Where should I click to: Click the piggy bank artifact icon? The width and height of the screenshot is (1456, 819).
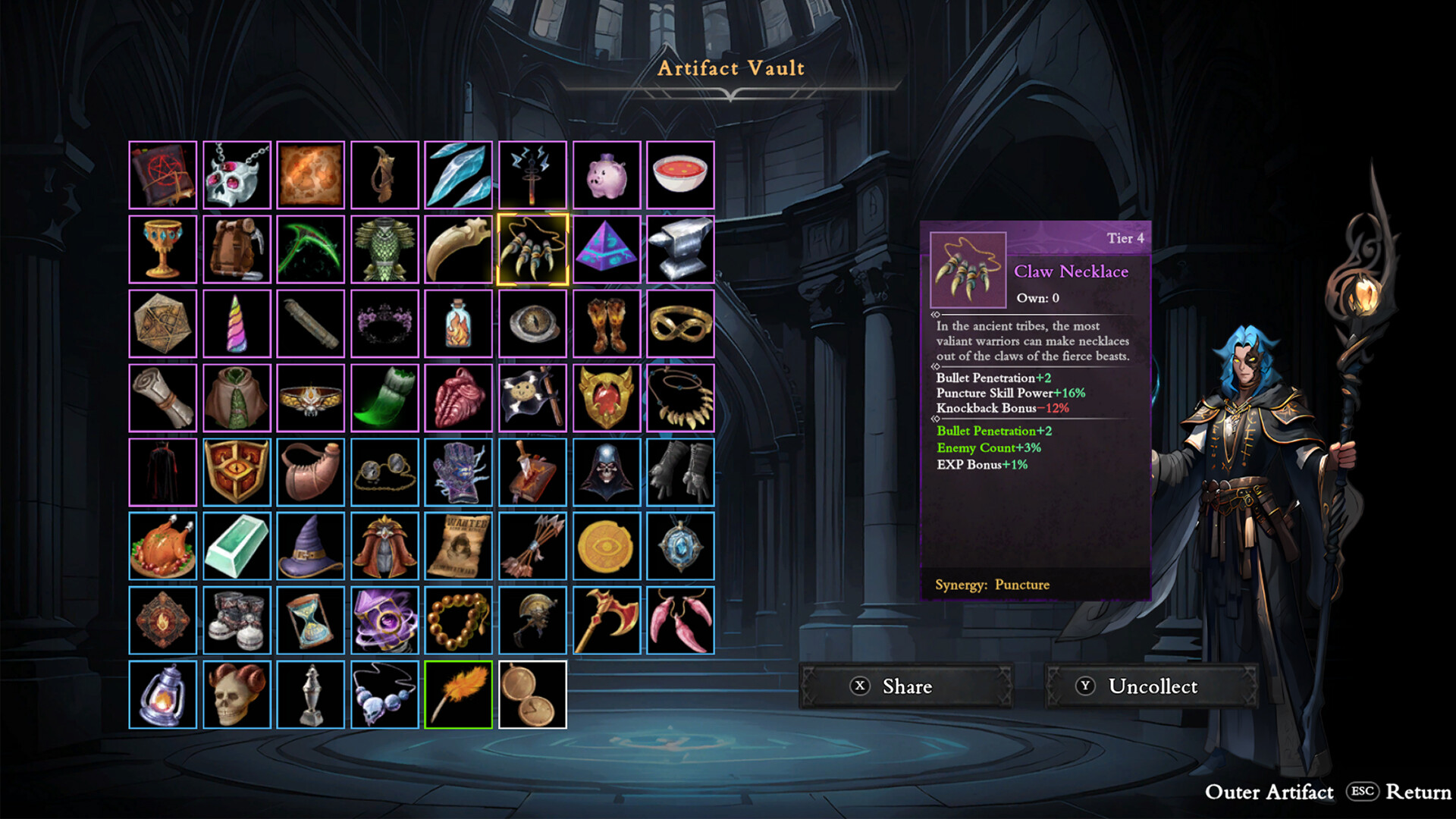606,174
